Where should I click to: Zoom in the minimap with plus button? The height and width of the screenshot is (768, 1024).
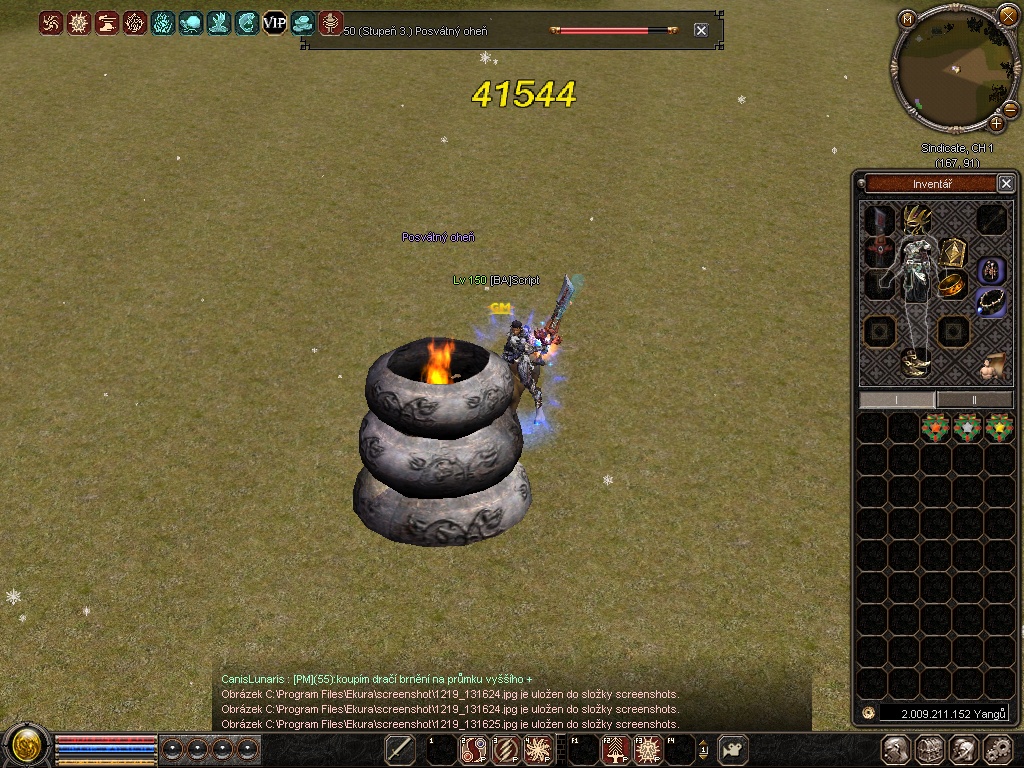[996, 123]
